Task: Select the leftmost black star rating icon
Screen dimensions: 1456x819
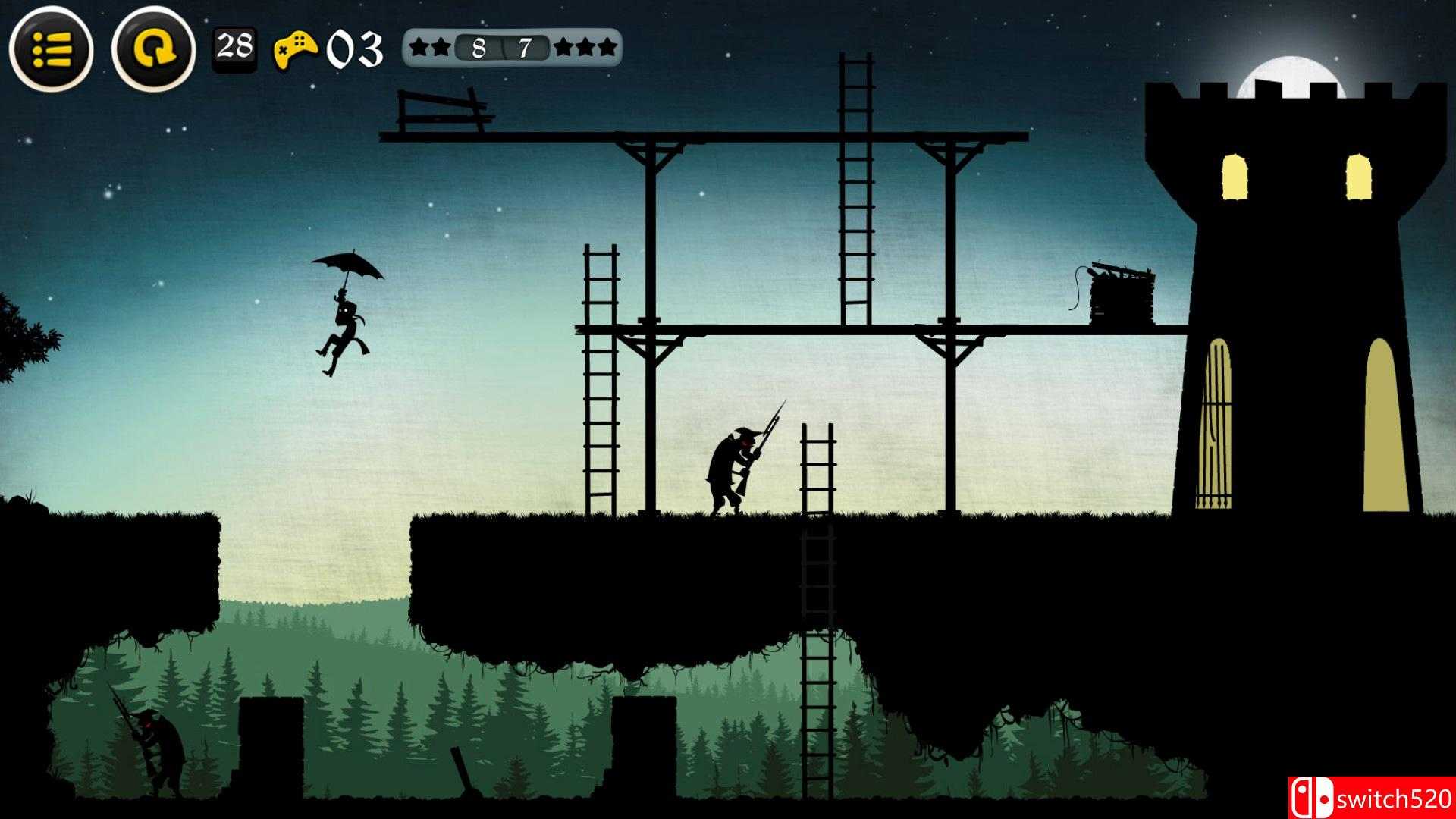Action: [419, 47]
